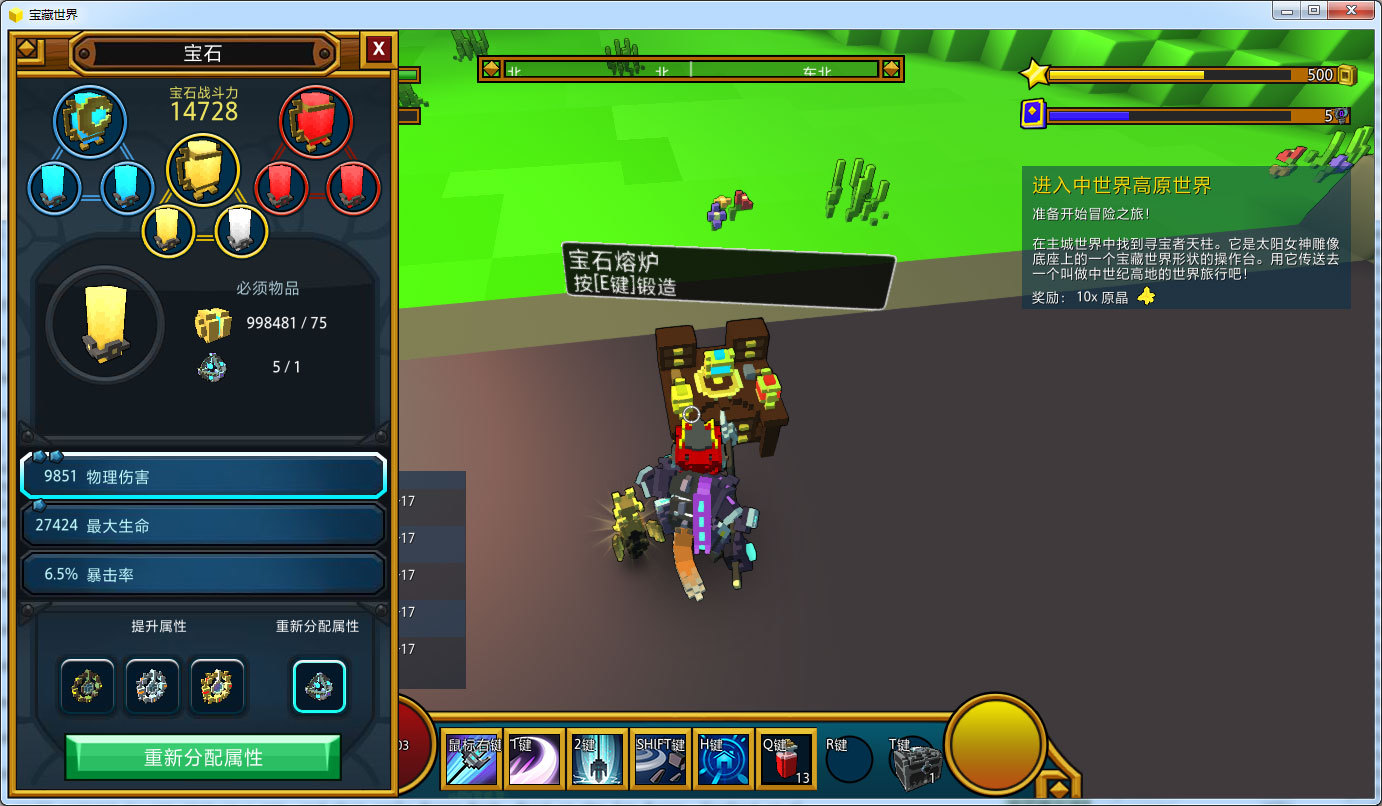This screenshot has height=806, width=1382.
Task: Choose the golden gear booster under 提升属性
Action: [217, 686]
